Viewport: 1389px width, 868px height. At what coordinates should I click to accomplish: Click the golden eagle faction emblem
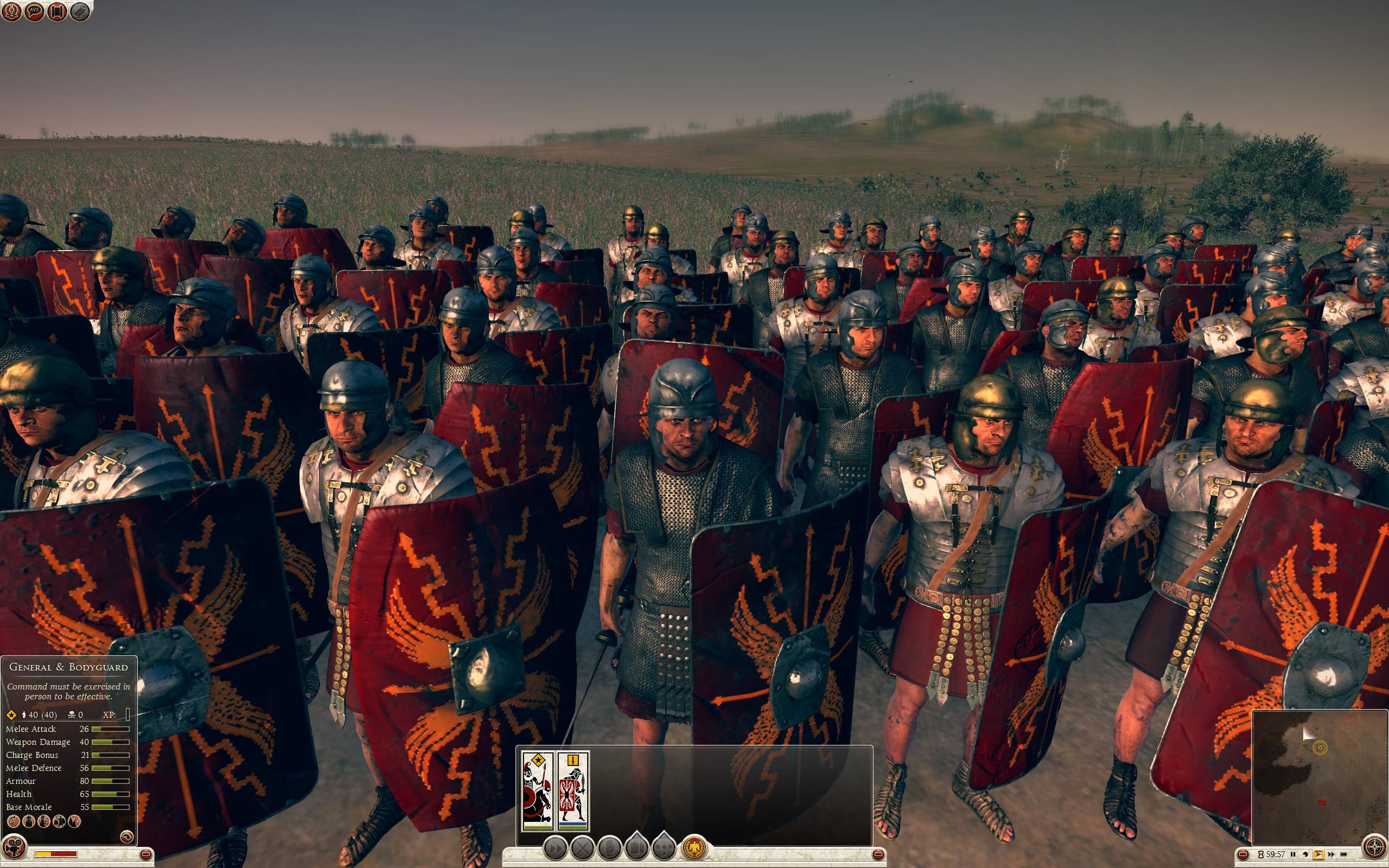(x=693, y=847)
